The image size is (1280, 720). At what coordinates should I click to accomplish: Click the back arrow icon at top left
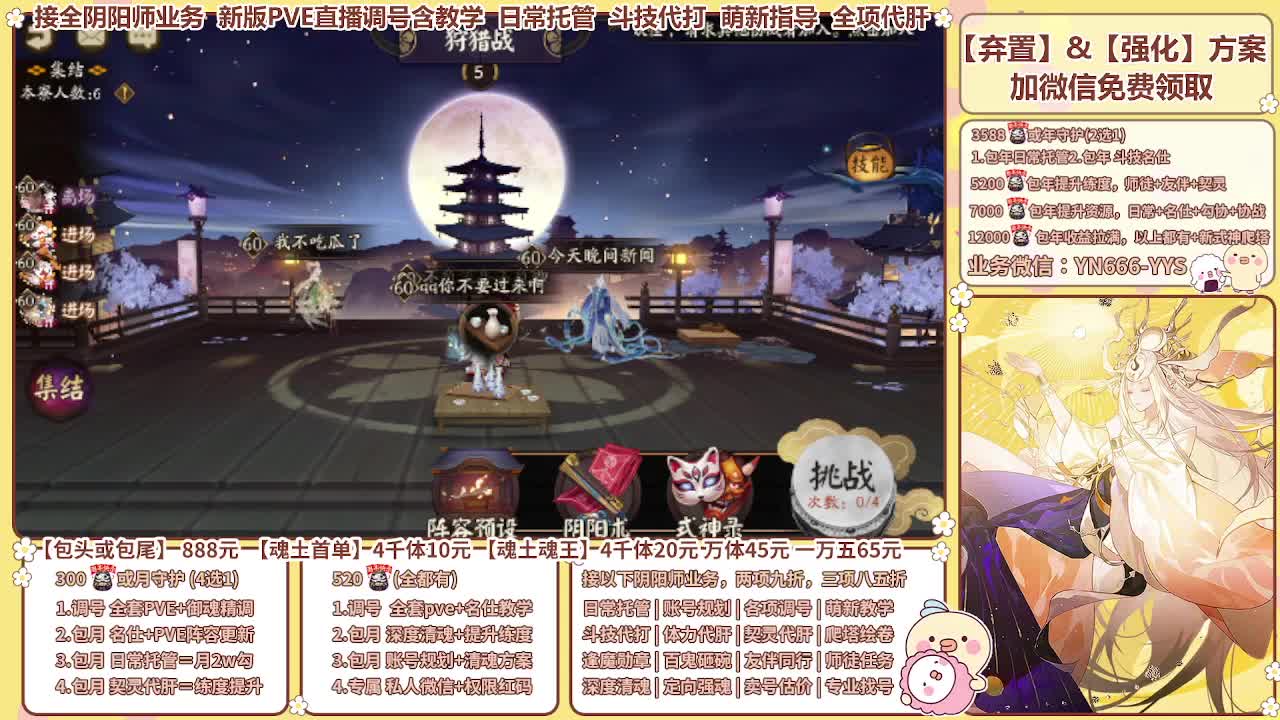(x=38, y=38)
